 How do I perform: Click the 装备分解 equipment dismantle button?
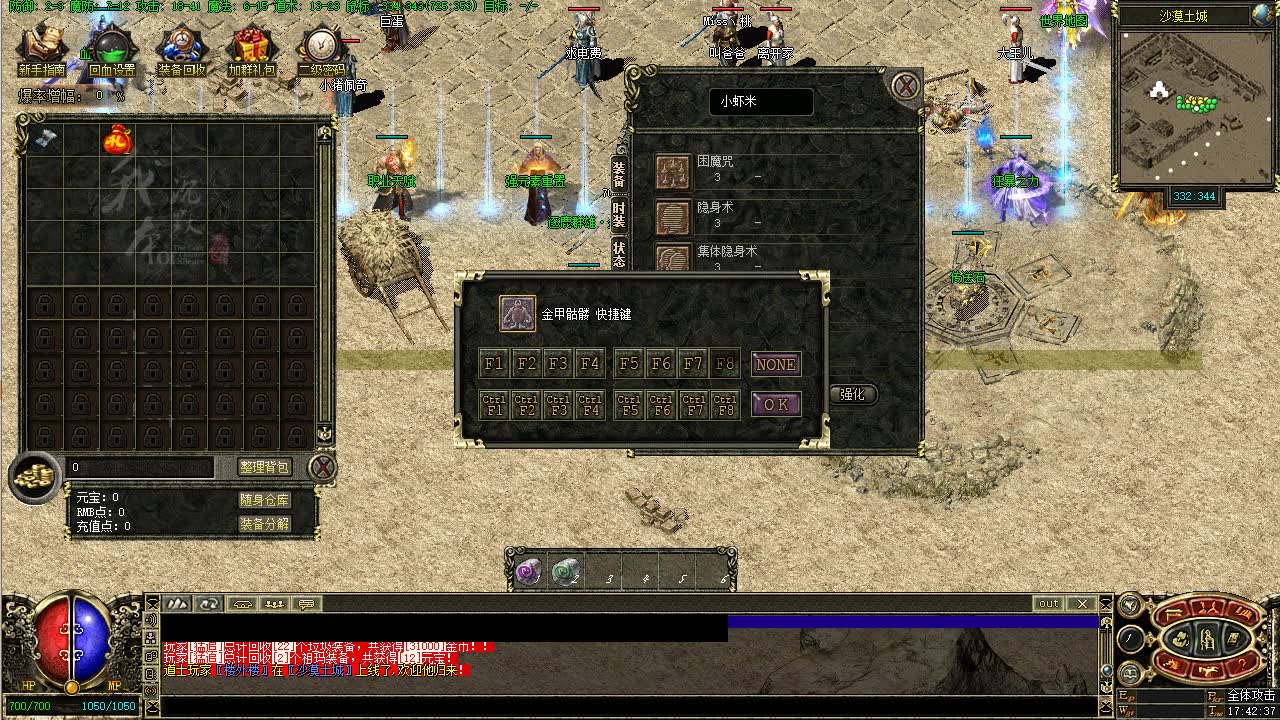tap(264, 524)
